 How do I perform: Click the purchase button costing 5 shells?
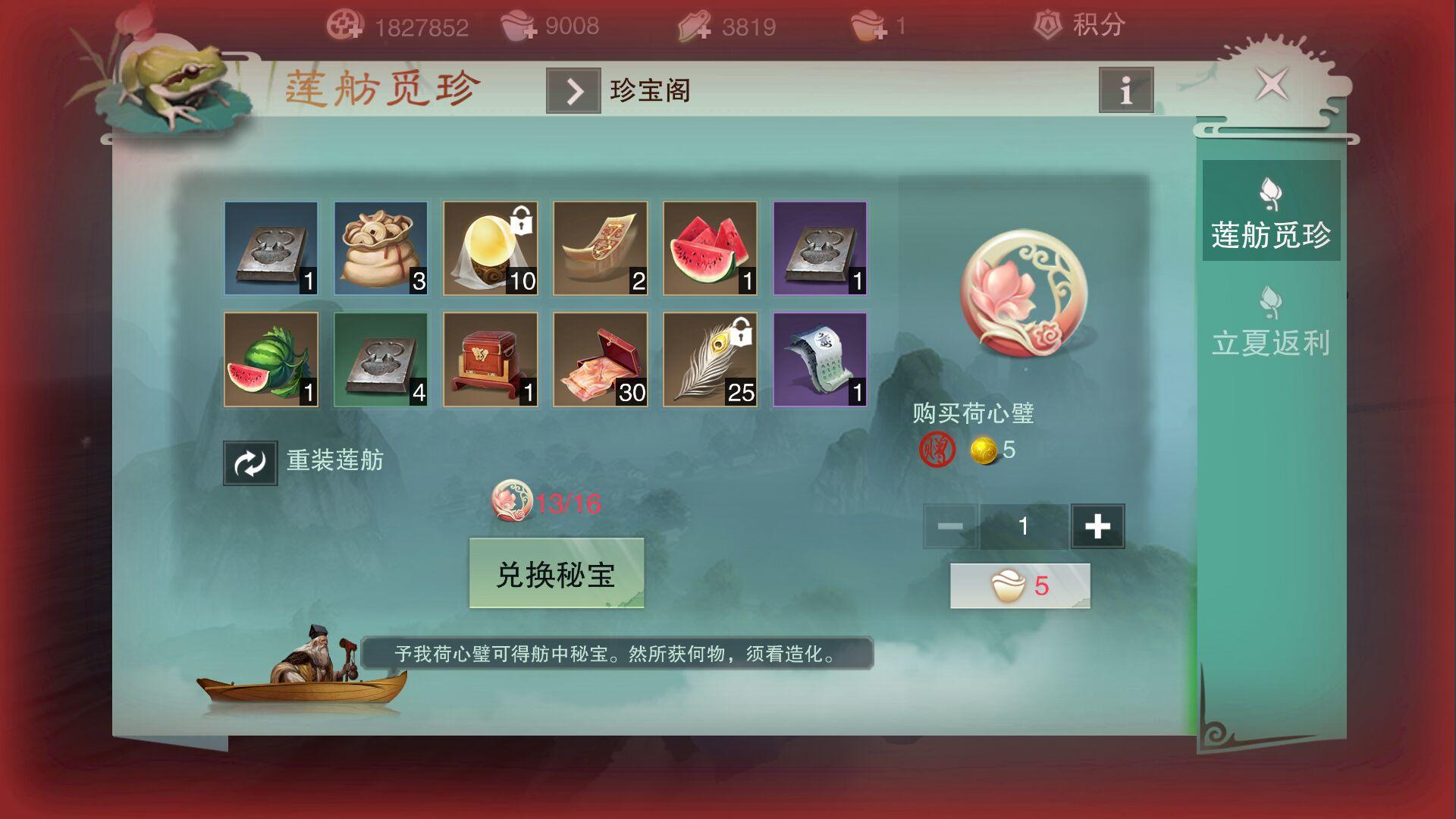(1019, 584)
